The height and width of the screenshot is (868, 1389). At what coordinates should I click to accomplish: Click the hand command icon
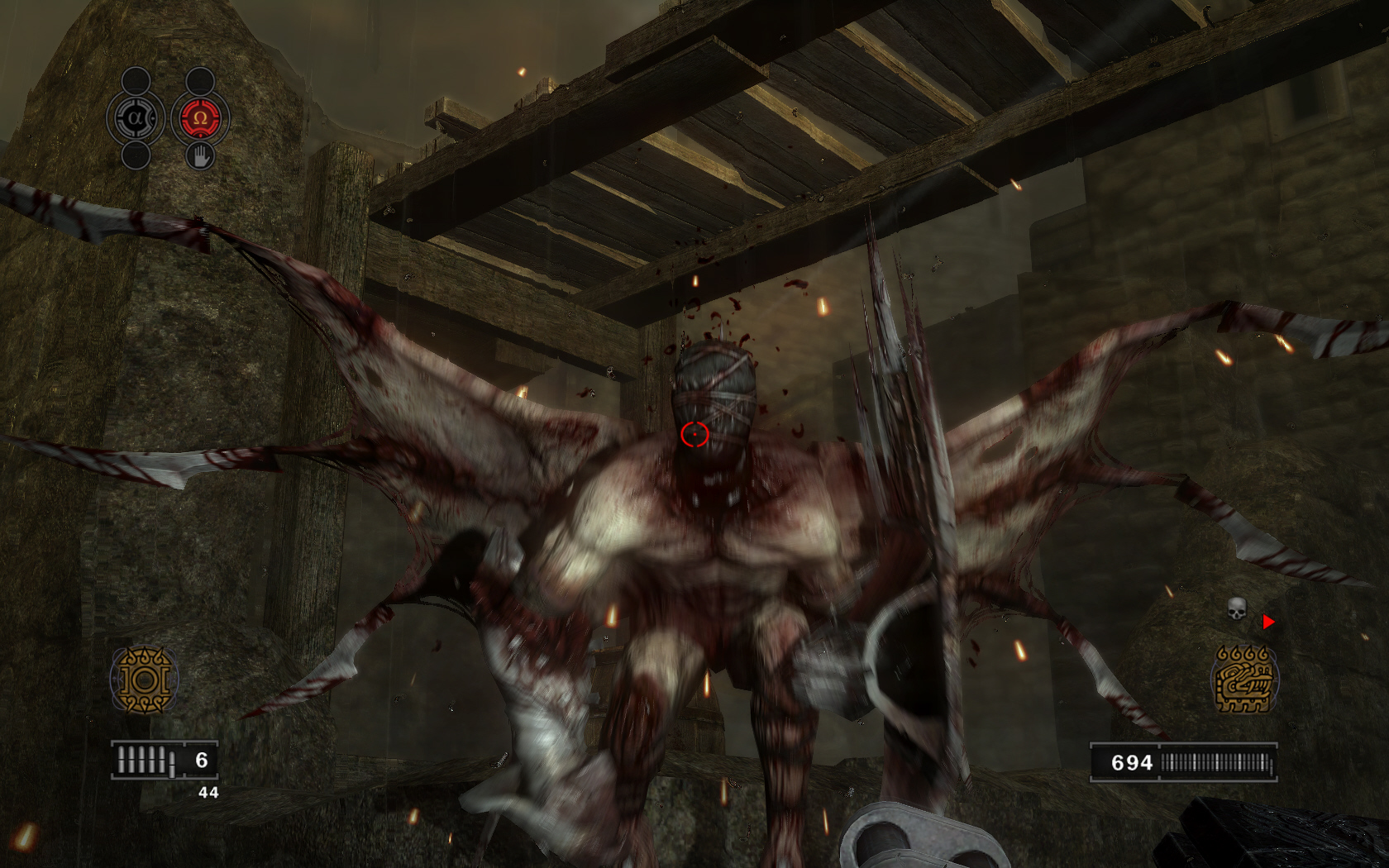(x=199, y=155)
